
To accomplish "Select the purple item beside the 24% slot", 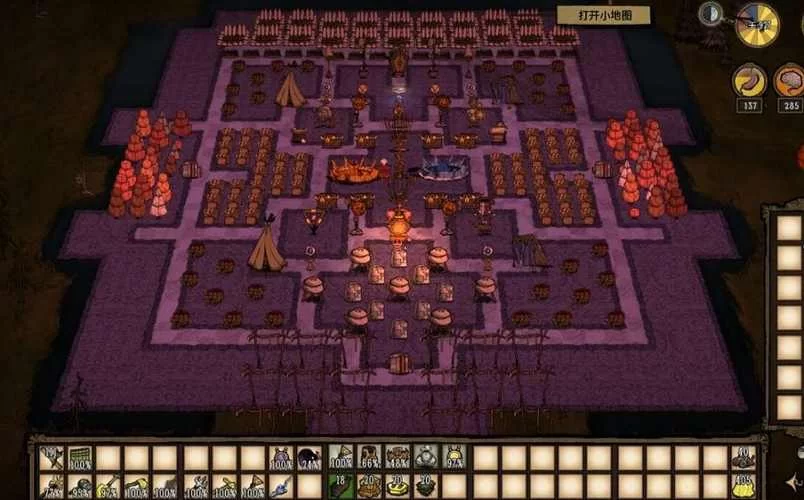I will click(281, 458).
